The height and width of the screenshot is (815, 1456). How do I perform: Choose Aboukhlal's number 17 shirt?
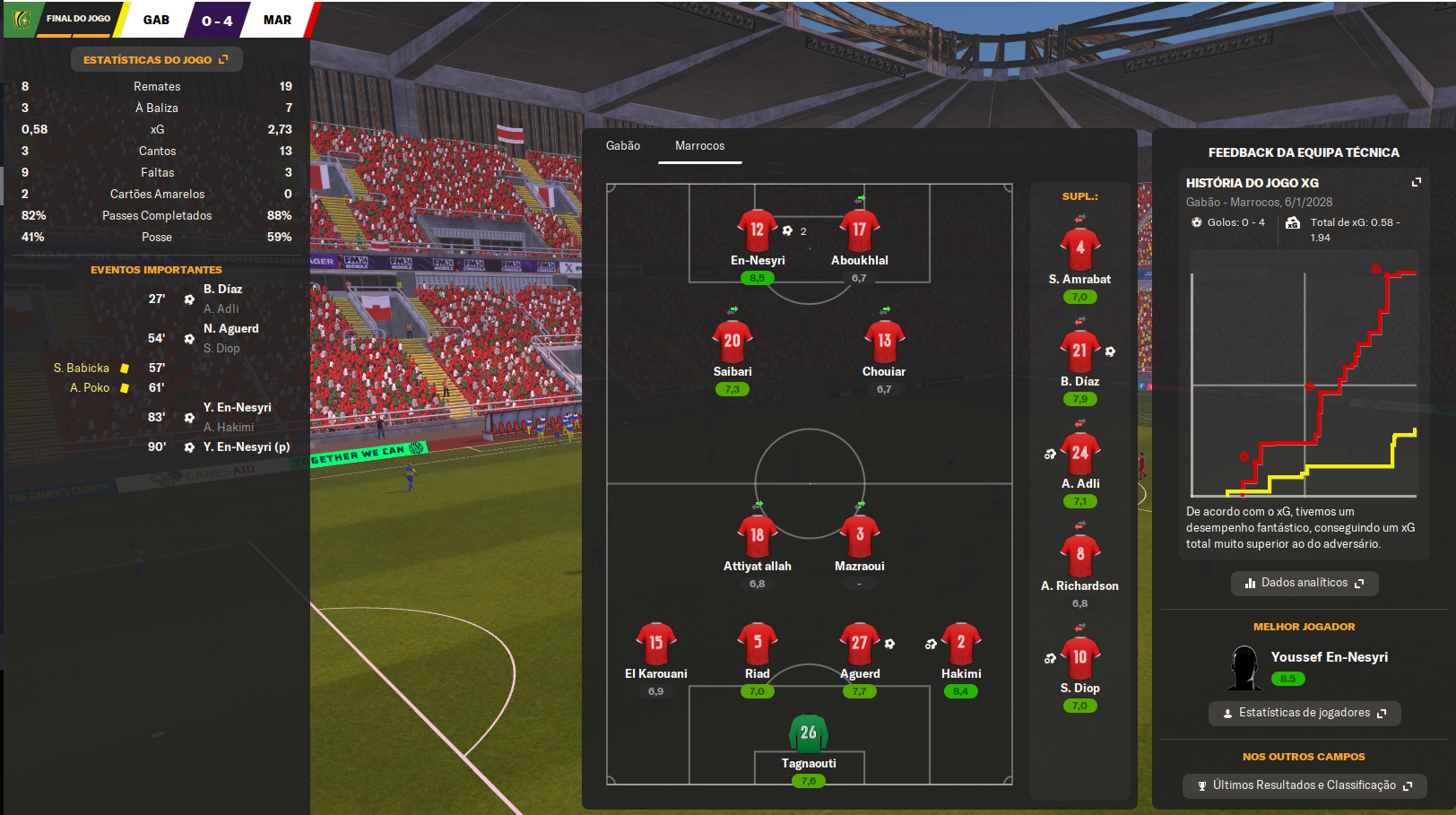(x=859, y=230)
